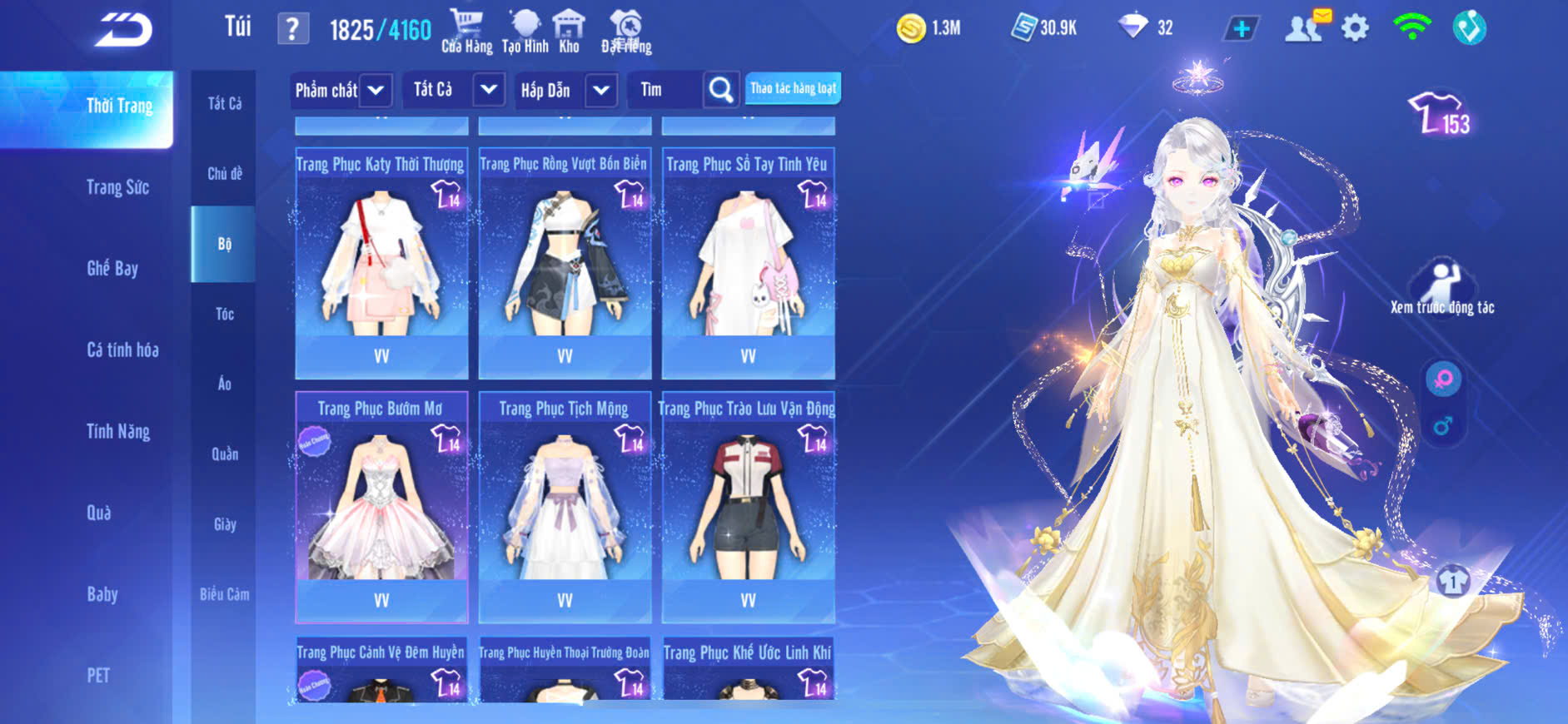Screen dimensions: 1568x724
Task: Switch to the Ghế Bay tab
Action: [x=112, y=268]
